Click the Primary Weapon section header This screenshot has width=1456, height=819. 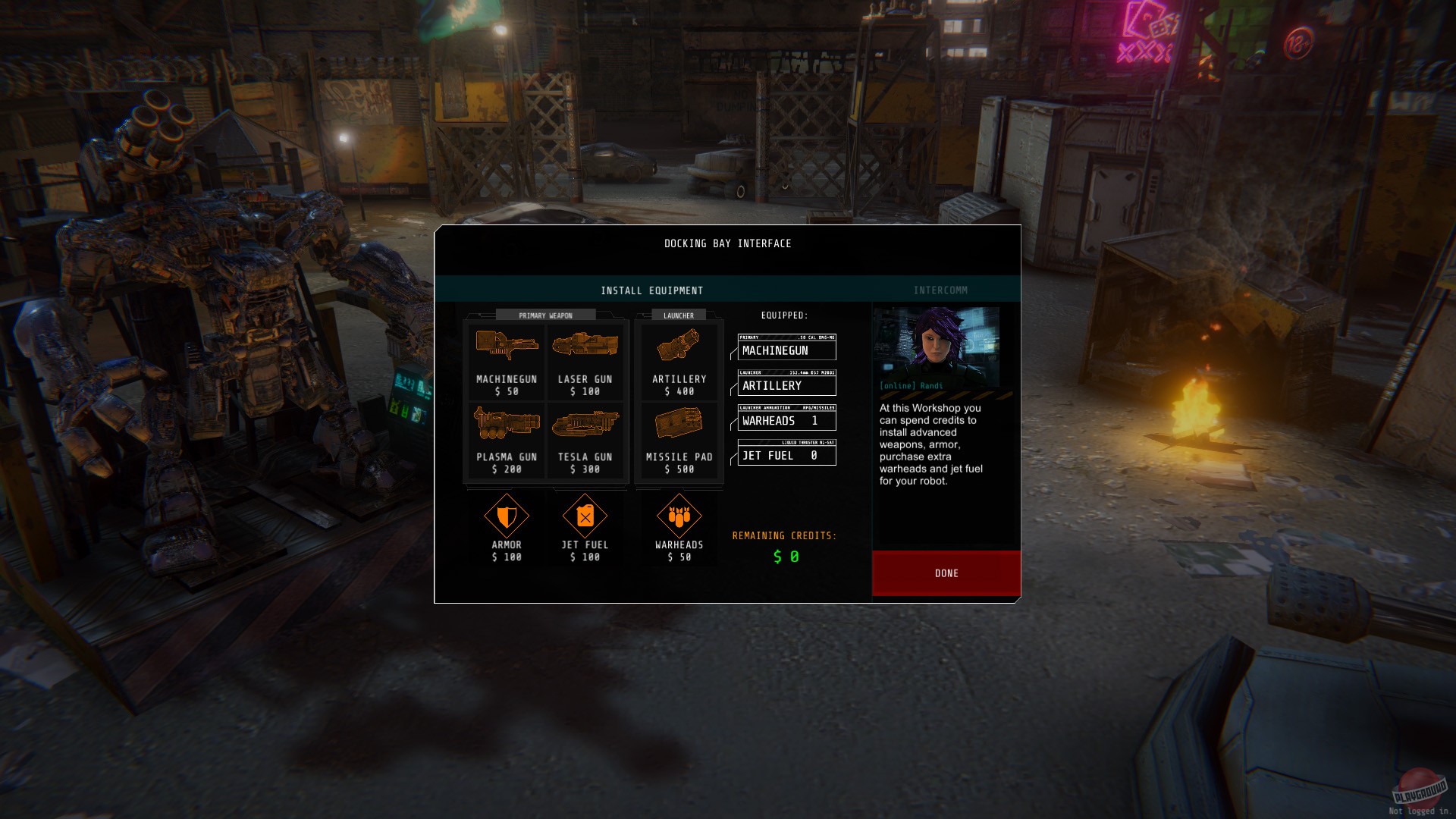tap(545, 315)
